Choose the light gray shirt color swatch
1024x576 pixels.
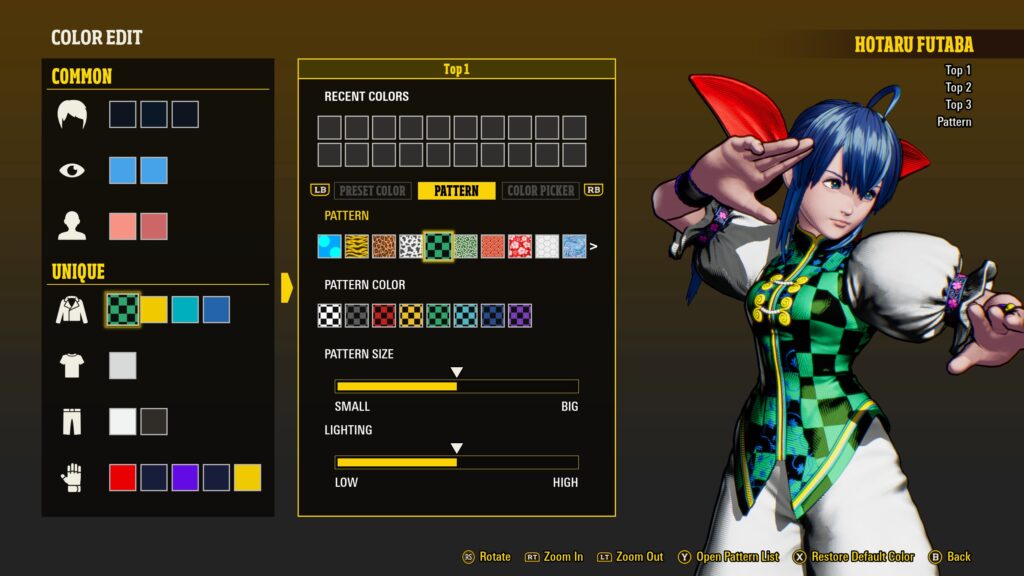(x=122, y=366)
